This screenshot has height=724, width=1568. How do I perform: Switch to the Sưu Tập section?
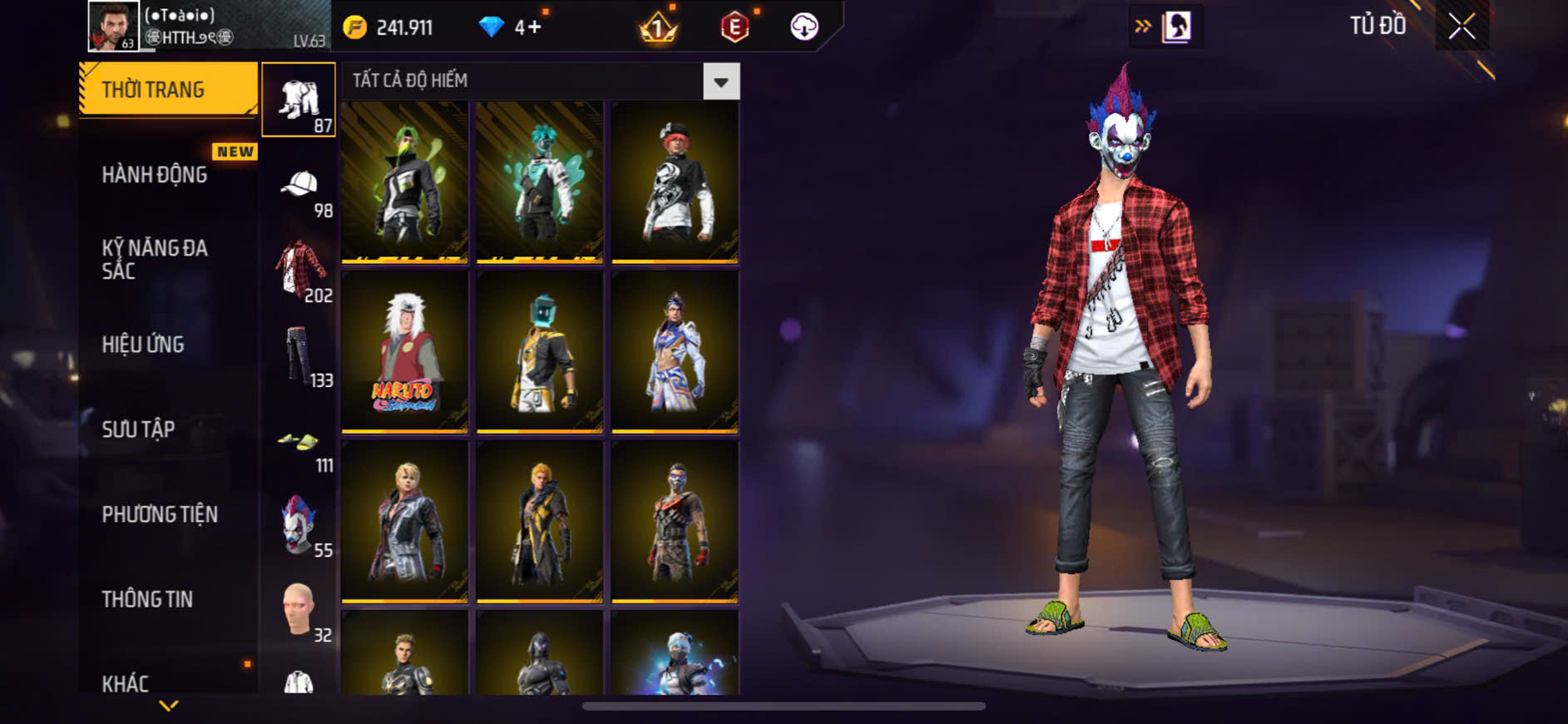tap(138, 429)
